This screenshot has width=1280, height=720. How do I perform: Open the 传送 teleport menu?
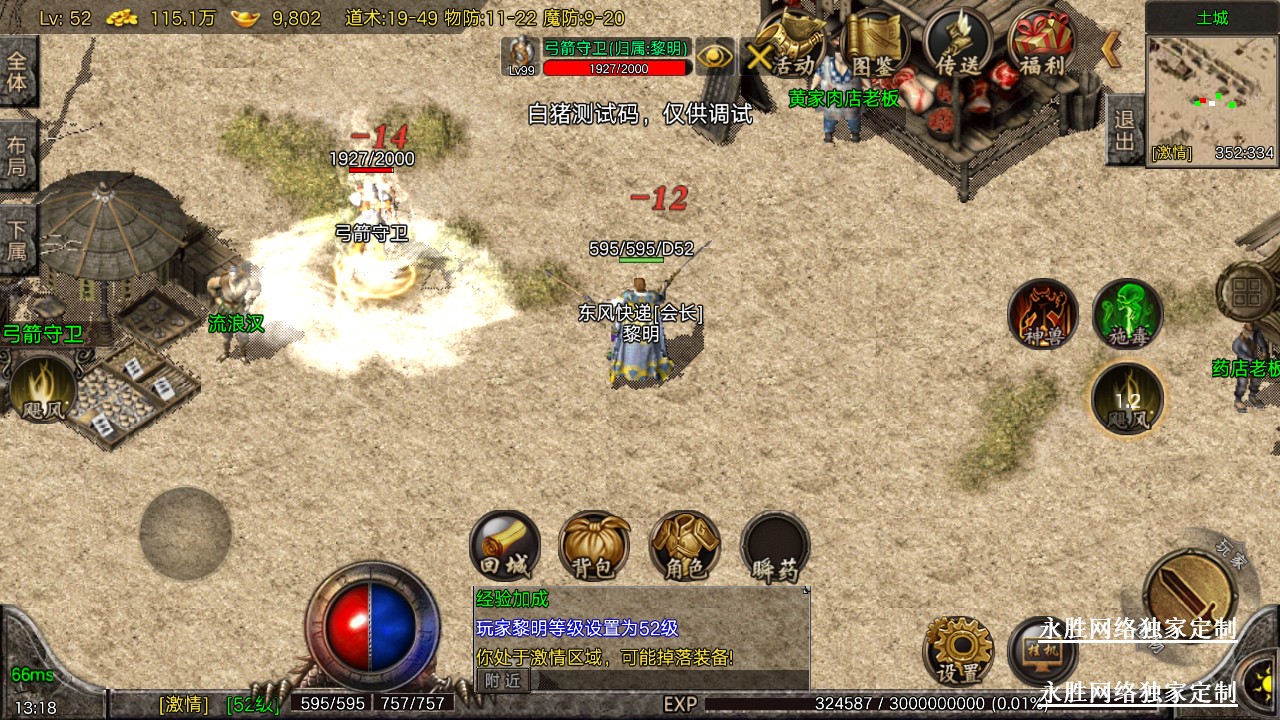point(958,45)
